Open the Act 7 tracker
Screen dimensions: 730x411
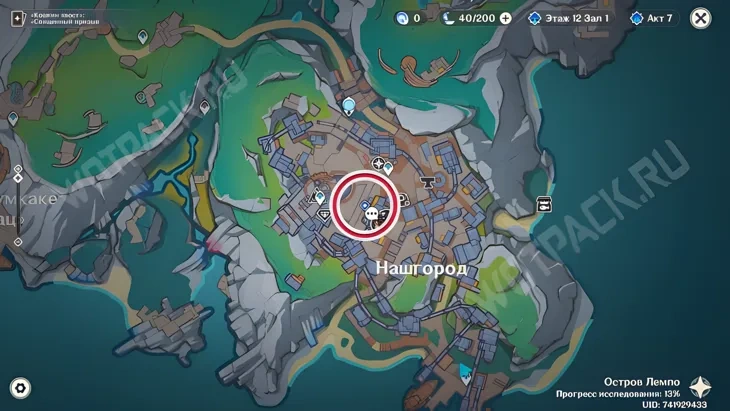pos(654,18)
